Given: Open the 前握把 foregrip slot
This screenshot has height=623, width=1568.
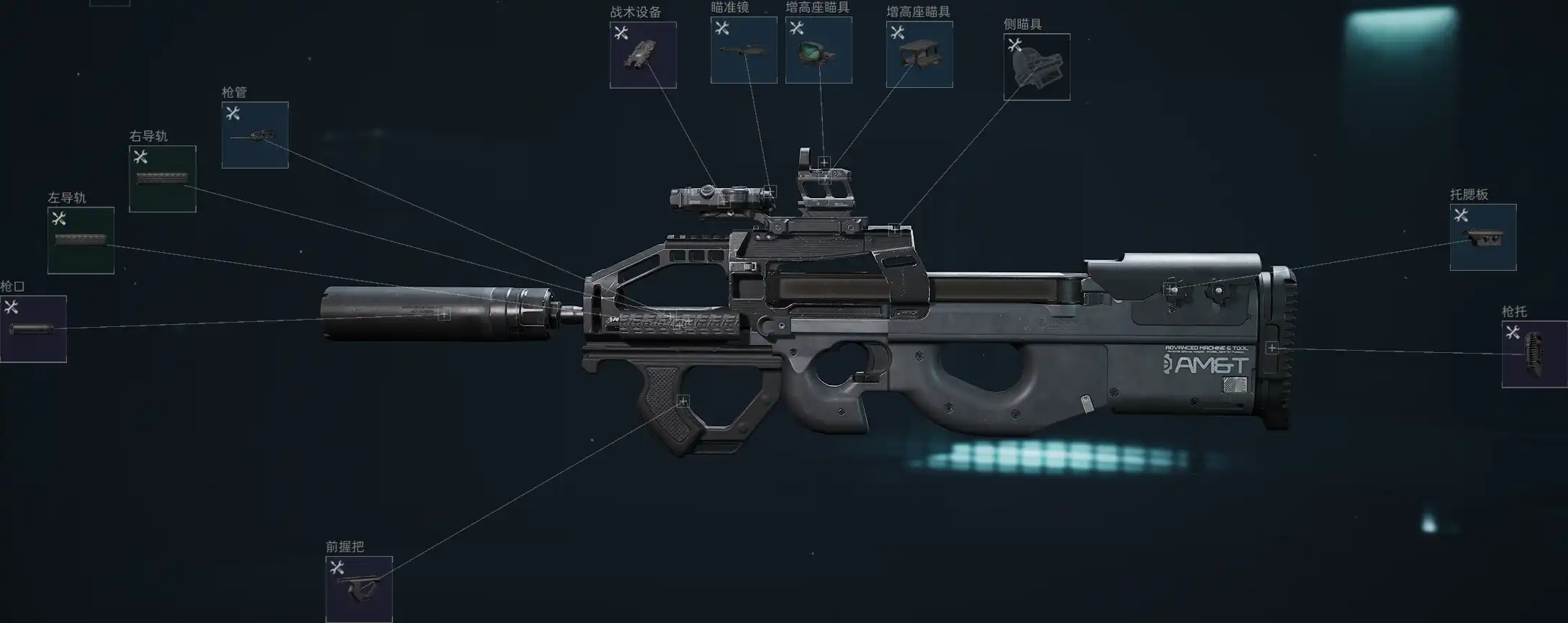Looking at the screenshot, I should point(359,588).
